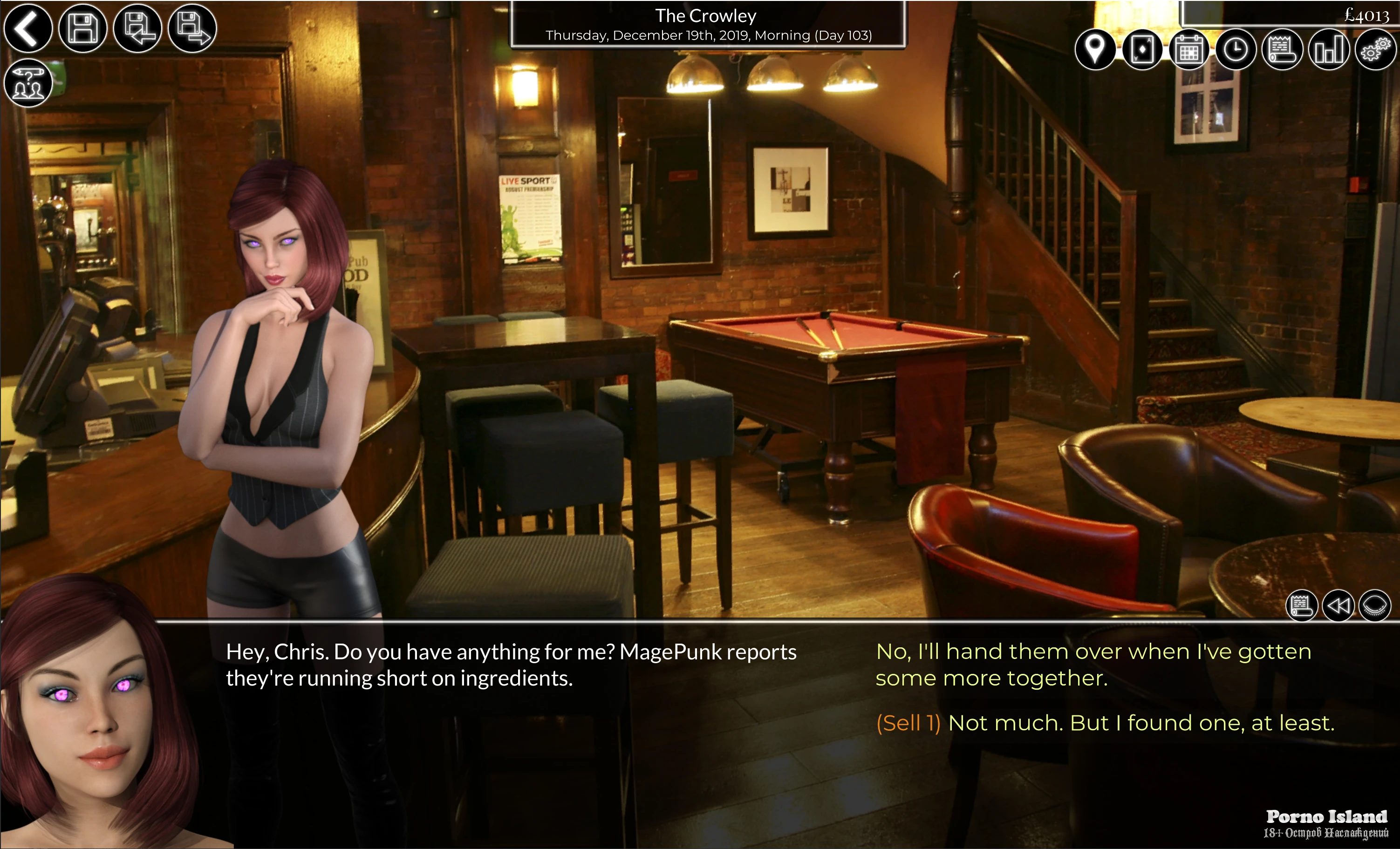Screen dimensions: 1400x849
Task: Show the calendar
Action: tap(1188, 50)
